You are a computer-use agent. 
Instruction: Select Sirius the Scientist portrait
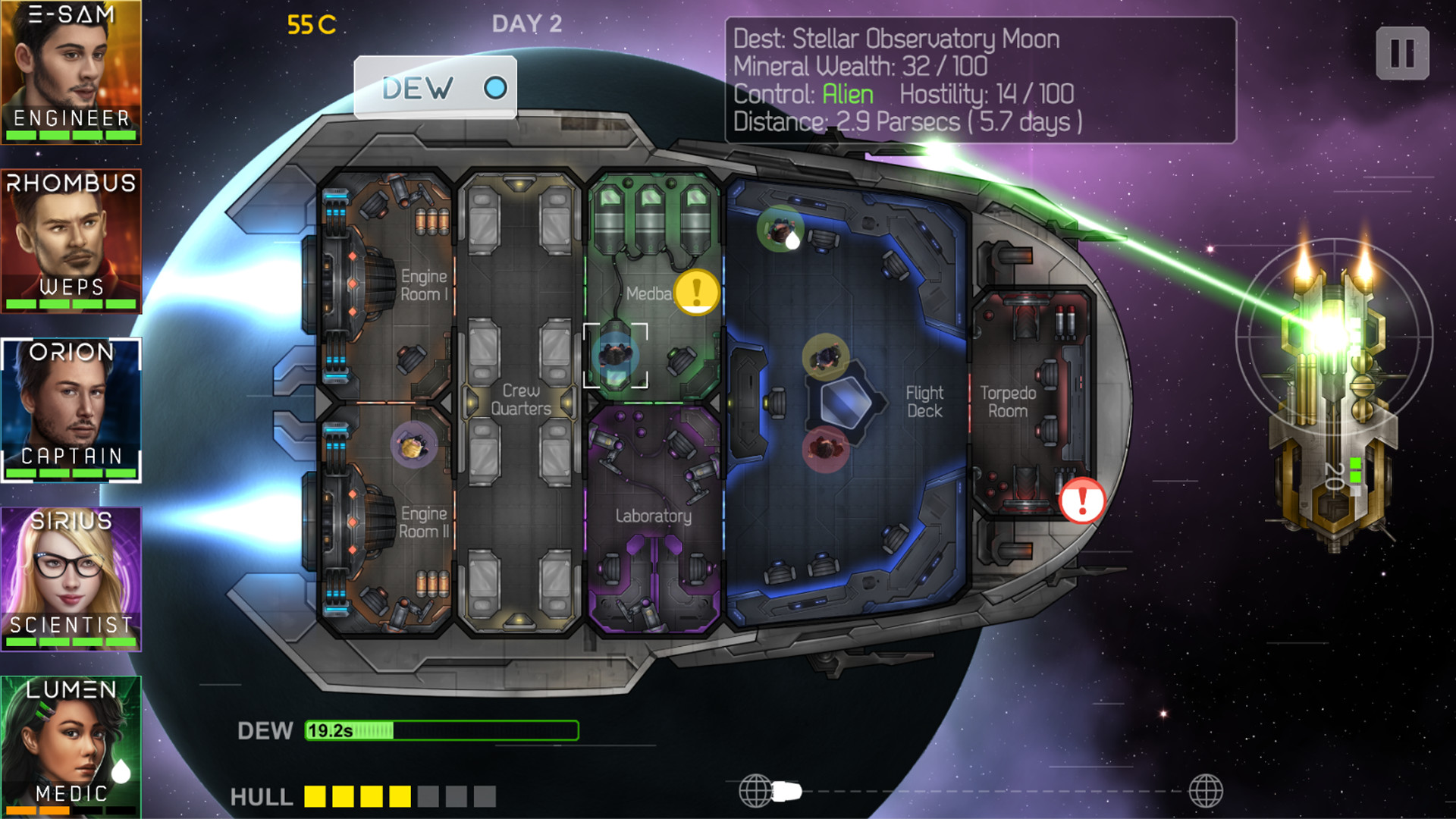(71, 579)
